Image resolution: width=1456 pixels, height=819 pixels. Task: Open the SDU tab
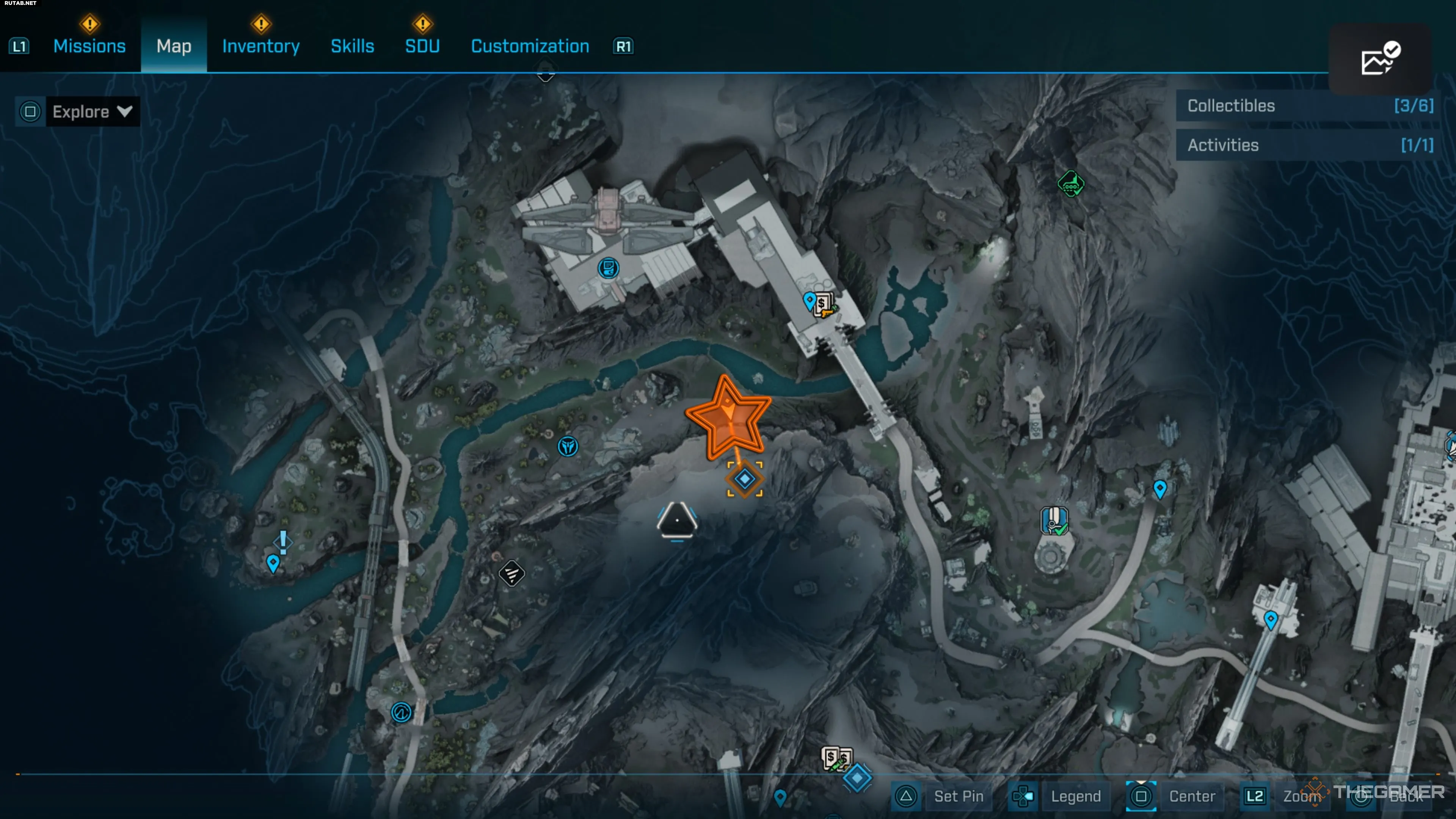click(x=422, y=46)
